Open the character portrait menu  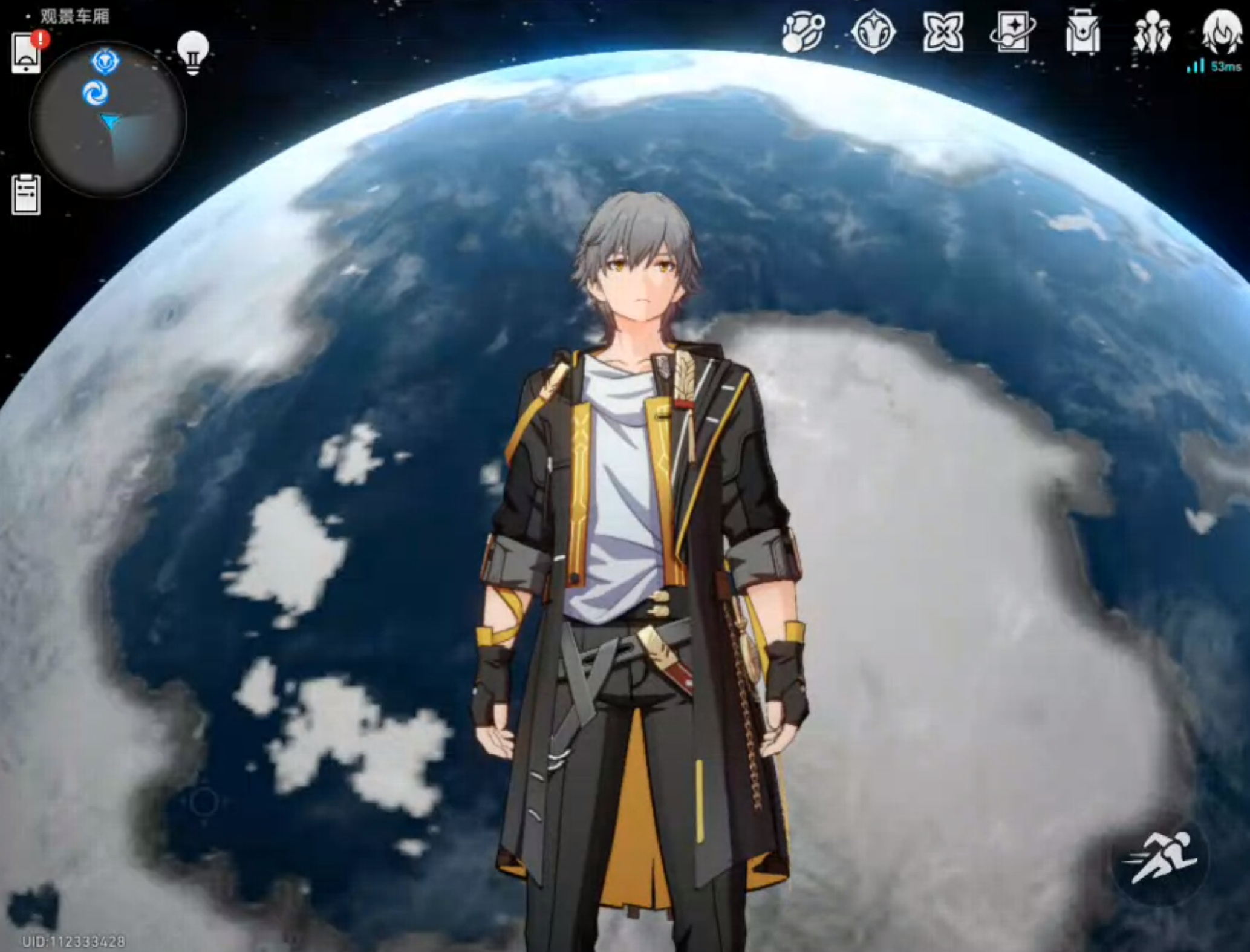[1222, 31]
